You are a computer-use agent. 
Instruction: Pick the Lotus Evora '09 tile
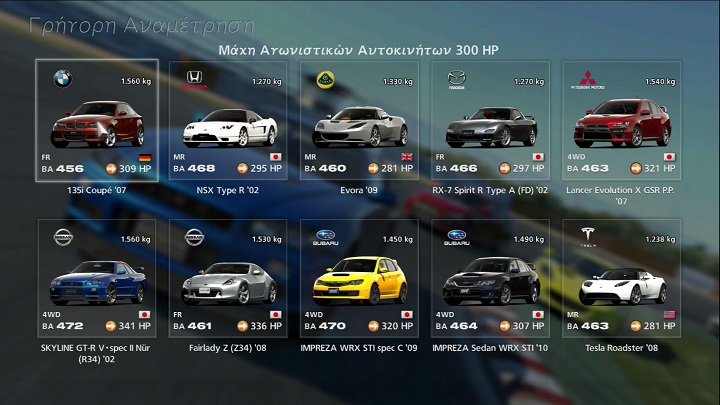click(359, 122)
